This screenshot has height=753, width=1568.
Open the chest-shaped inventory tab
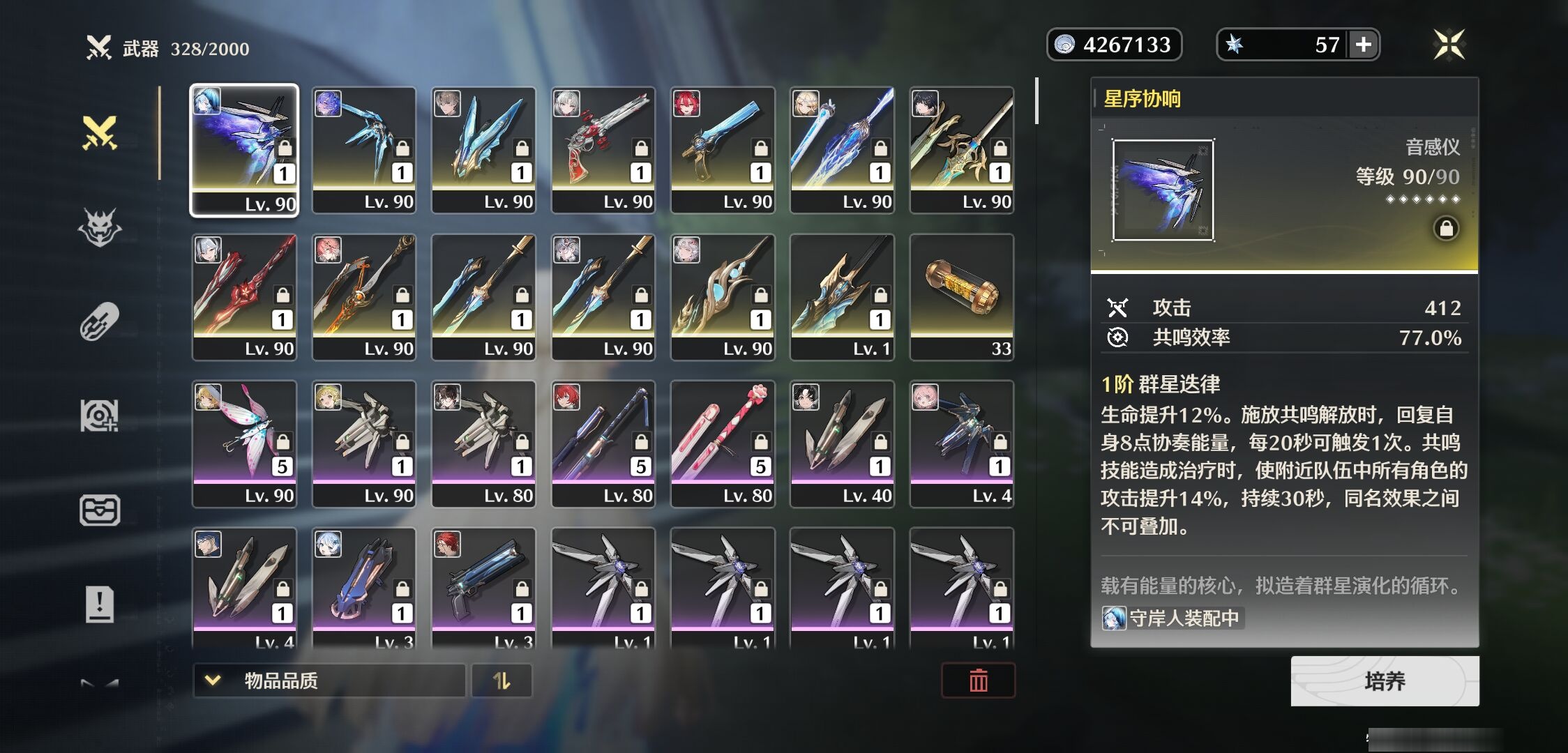tap(100, 510)
